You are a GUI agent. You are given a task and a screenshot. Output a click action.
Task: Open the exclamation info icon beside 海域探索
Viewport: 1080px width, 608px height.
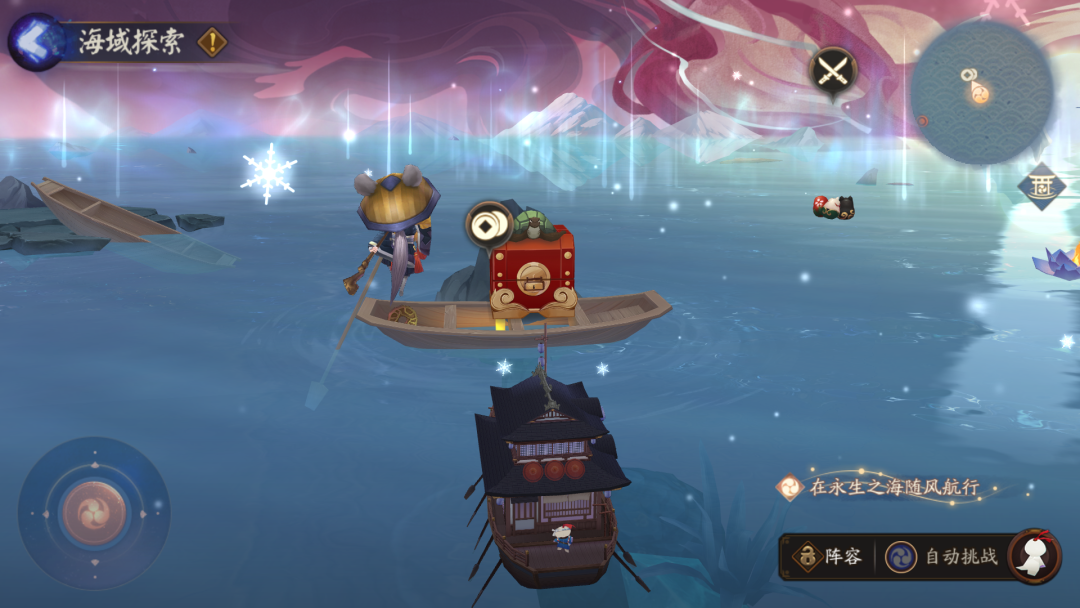212,42
